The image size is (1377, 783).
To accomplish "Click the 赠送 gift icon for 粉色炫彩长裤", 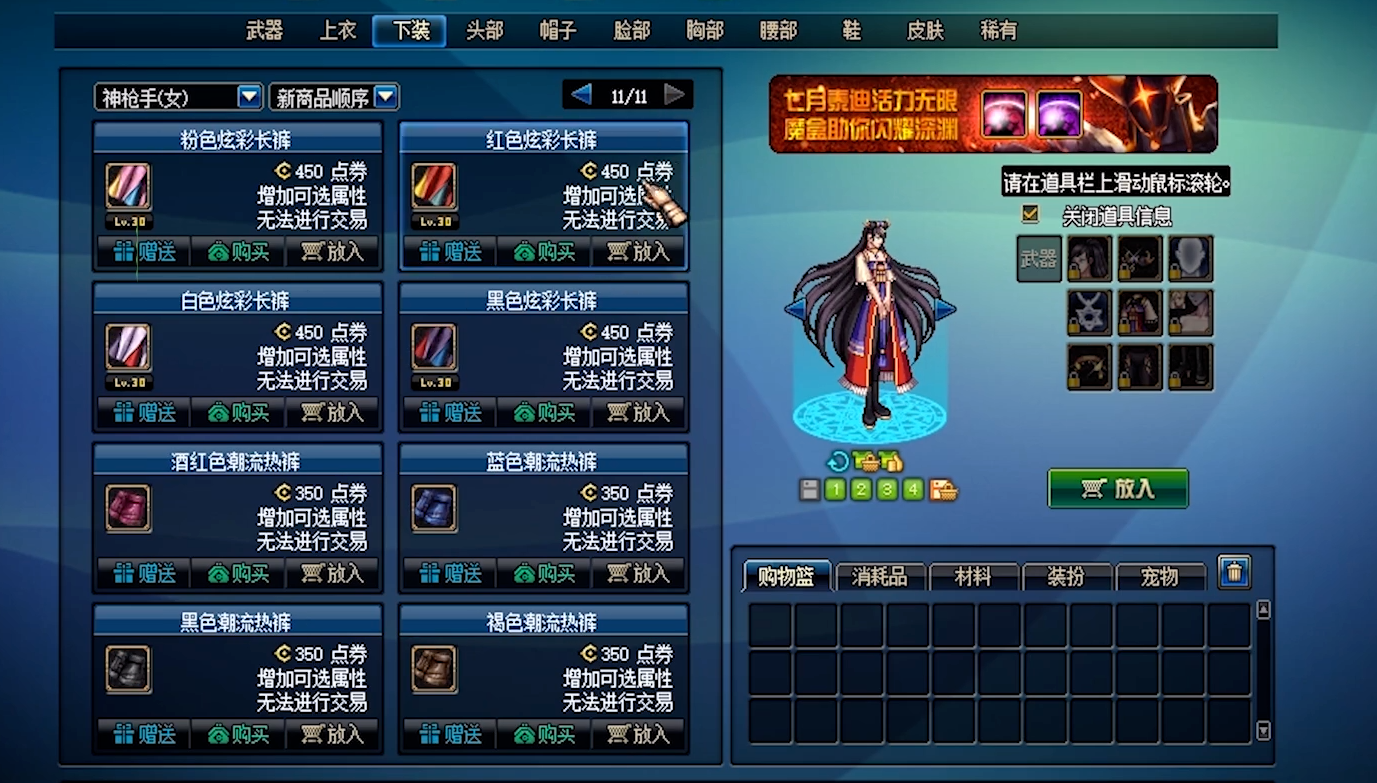I will tap(142, 252).
